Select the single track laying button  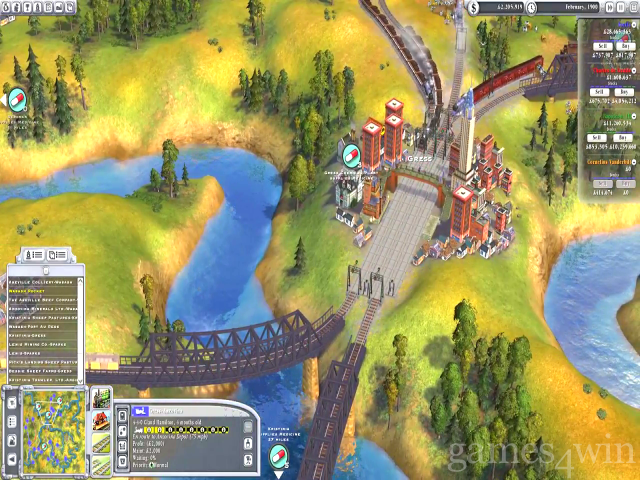tap(102, 442)
